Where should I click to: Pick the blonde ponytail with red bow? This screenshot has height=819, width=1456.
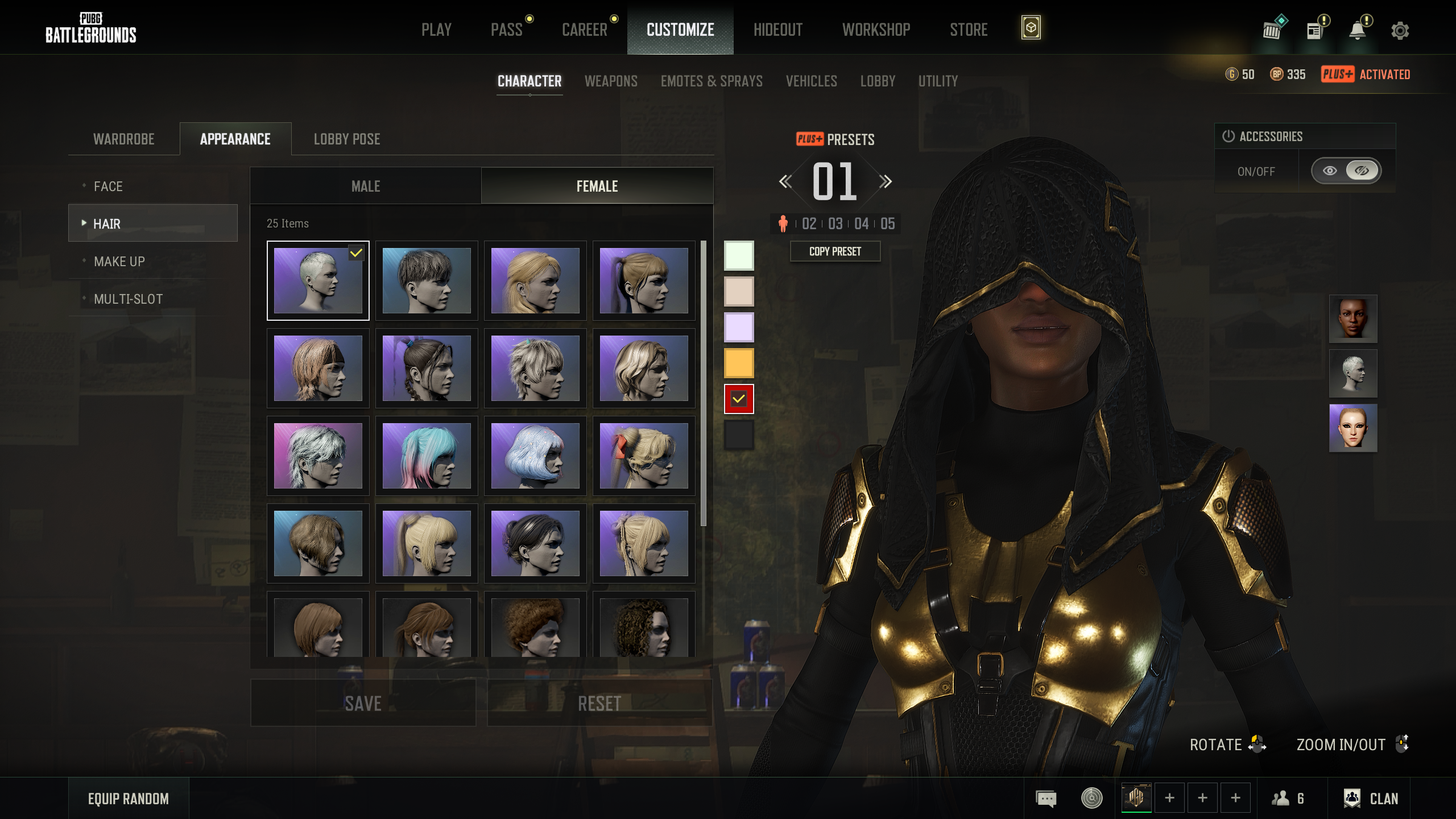click(644, 456)
